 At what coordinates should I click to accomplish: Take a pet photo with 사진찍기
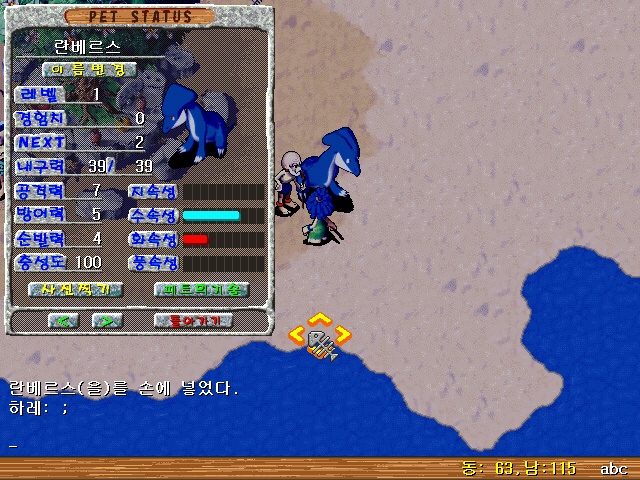click(x=75, y=290)
